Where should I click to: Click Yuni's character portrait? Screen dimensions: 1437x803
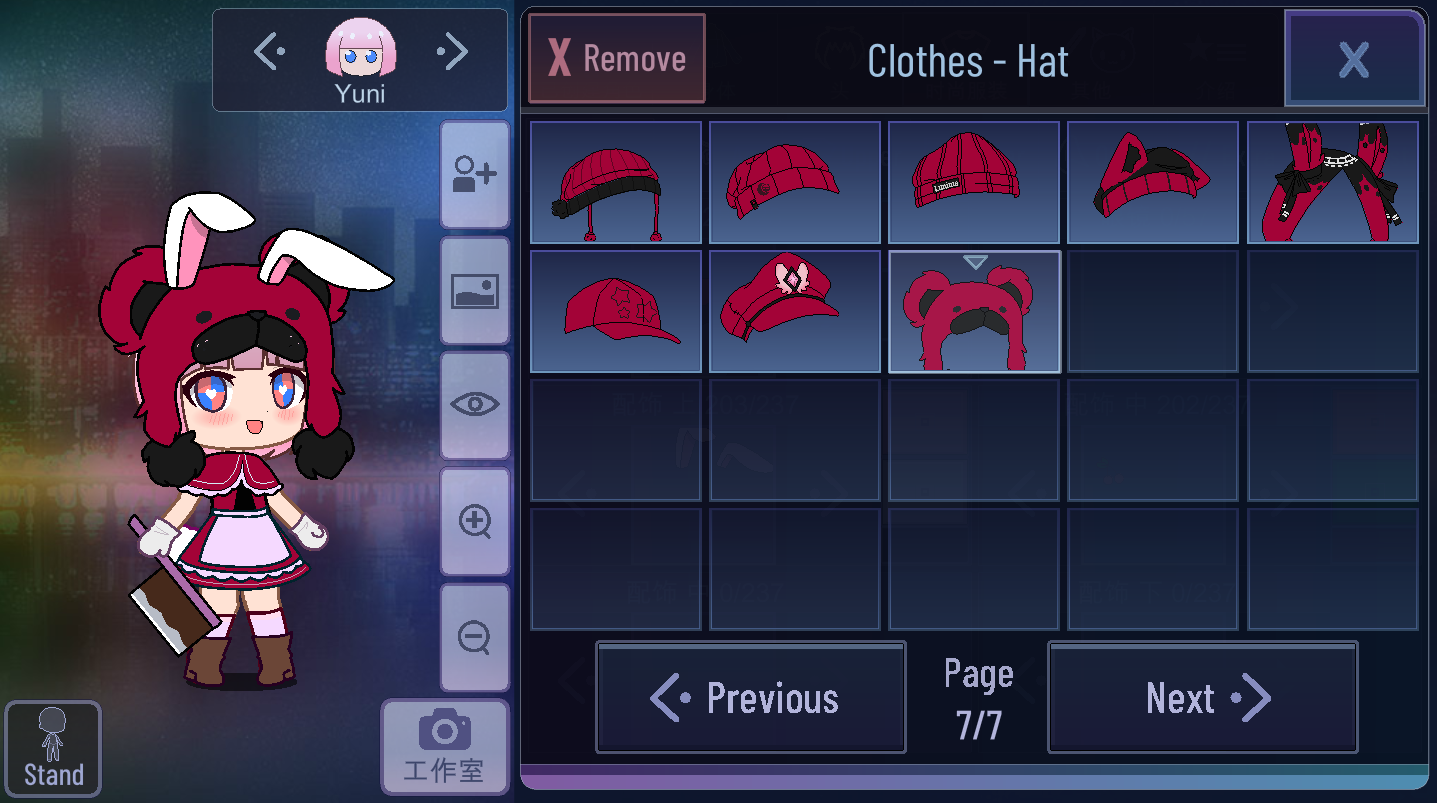pyautogui.click(x=360, y=52)
